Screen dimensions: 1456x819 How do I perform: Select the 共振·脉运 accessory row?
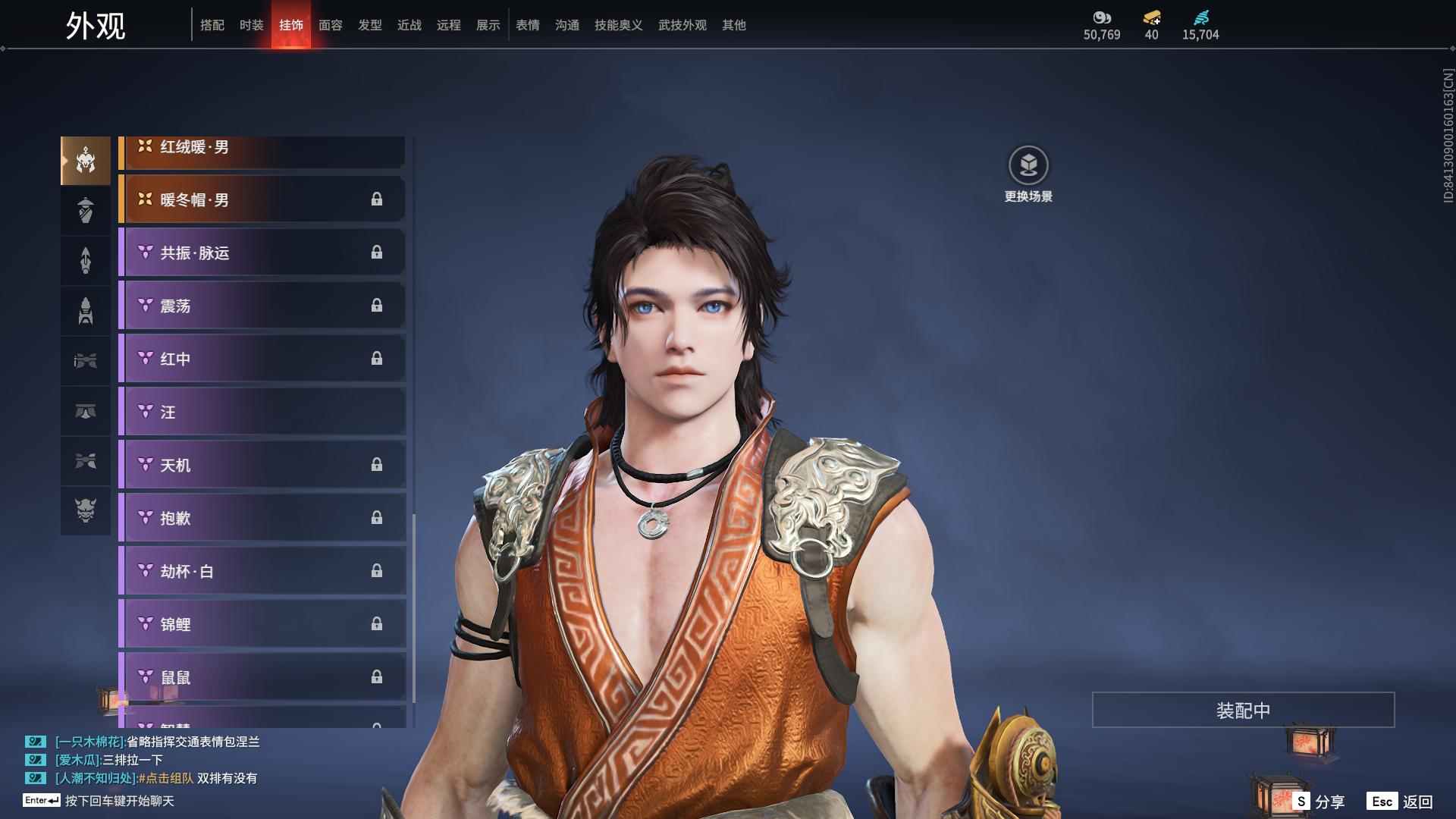262,253
